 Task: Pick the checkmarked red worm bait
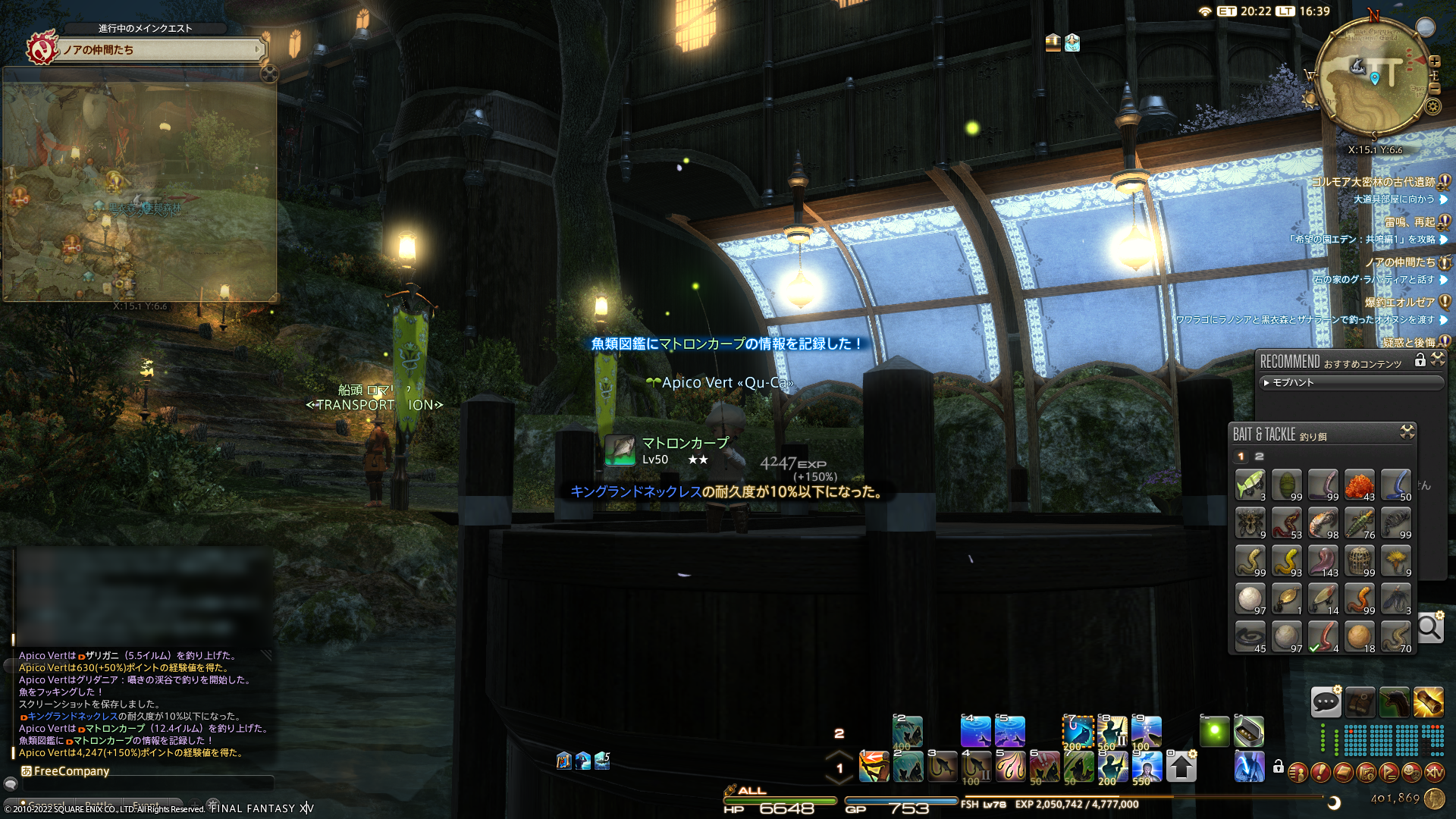pyautogui.click(x=1323, y=636)
